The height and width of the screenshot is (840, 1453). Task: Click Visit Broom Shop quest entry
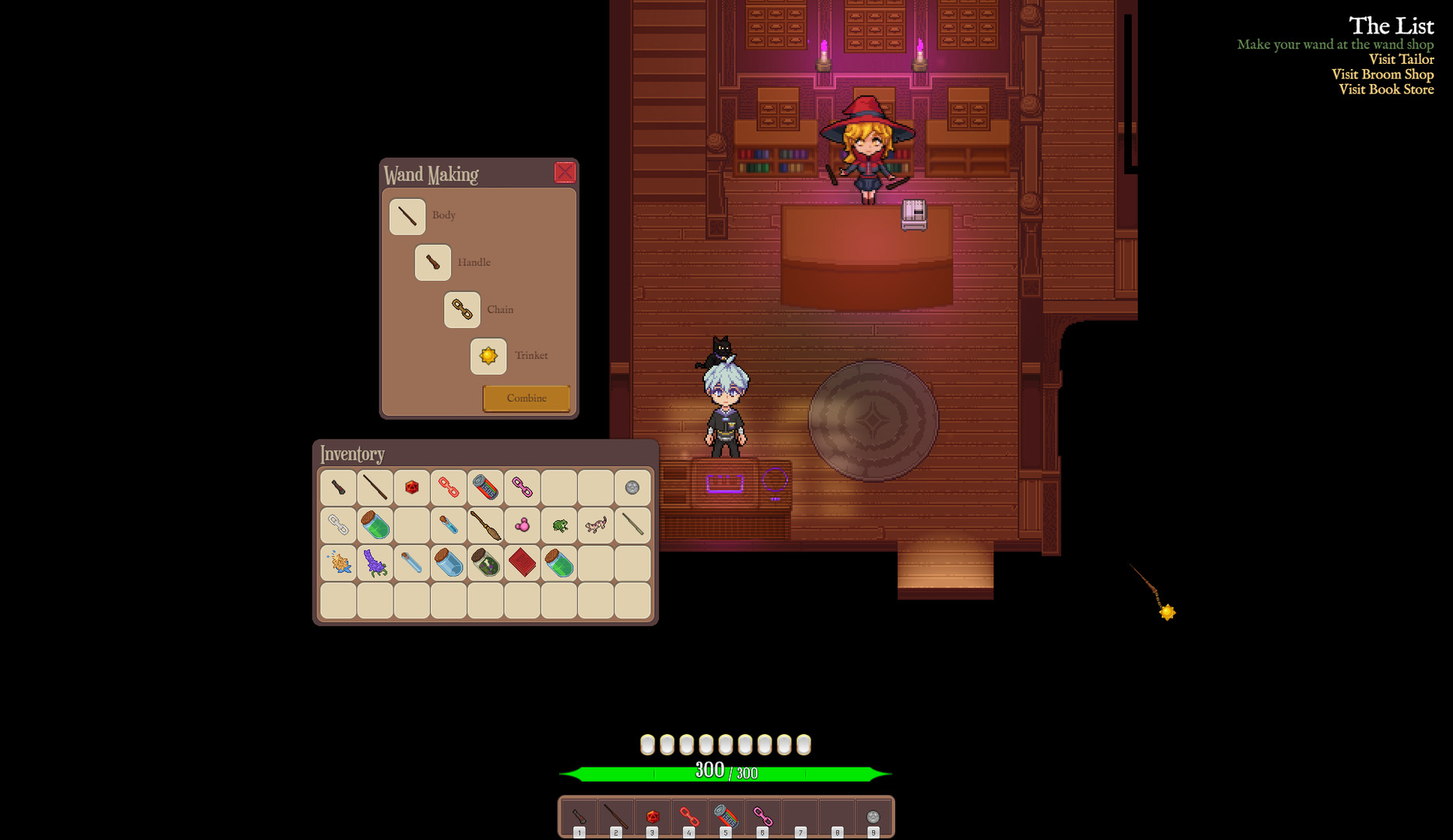(1382, 75)
